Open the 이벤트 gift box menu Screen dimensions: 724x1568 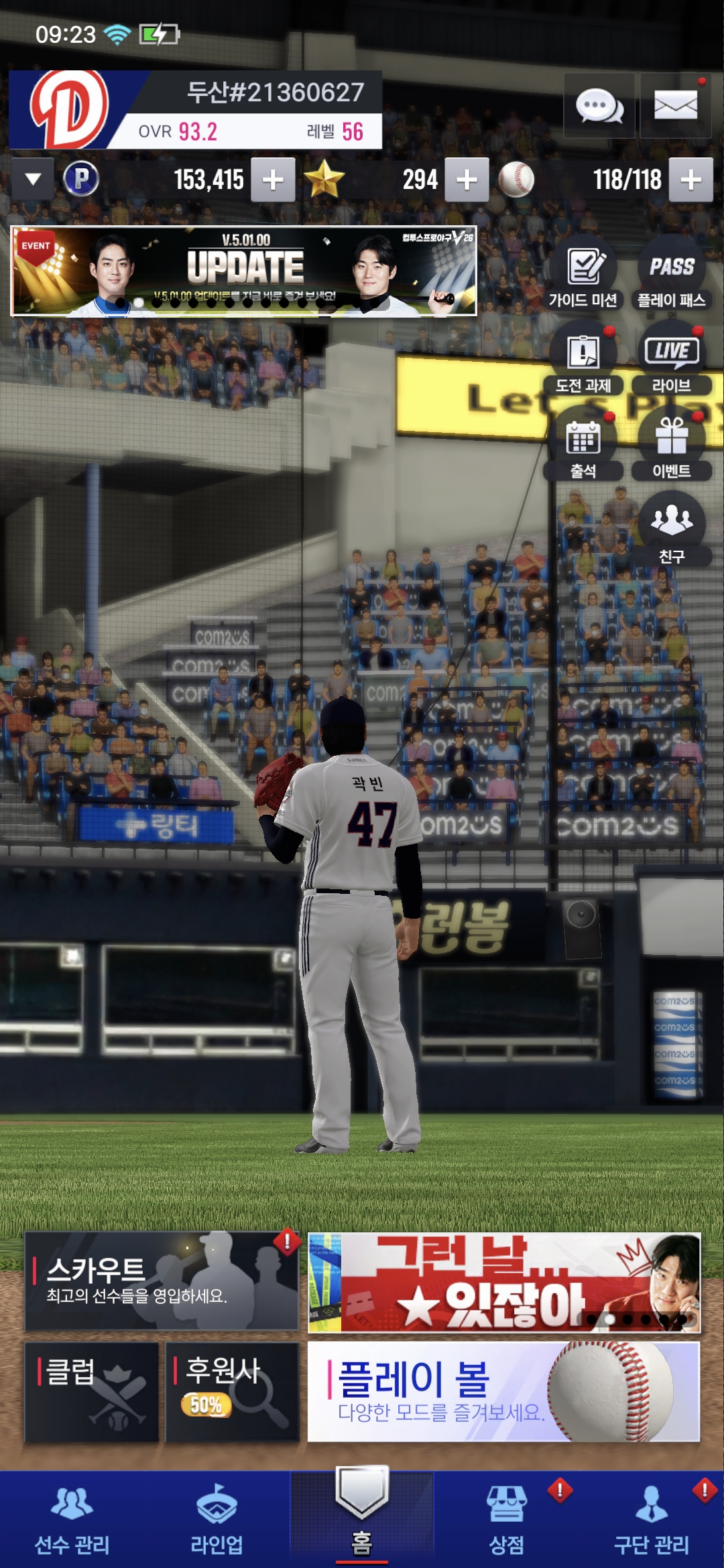point(671,448)
